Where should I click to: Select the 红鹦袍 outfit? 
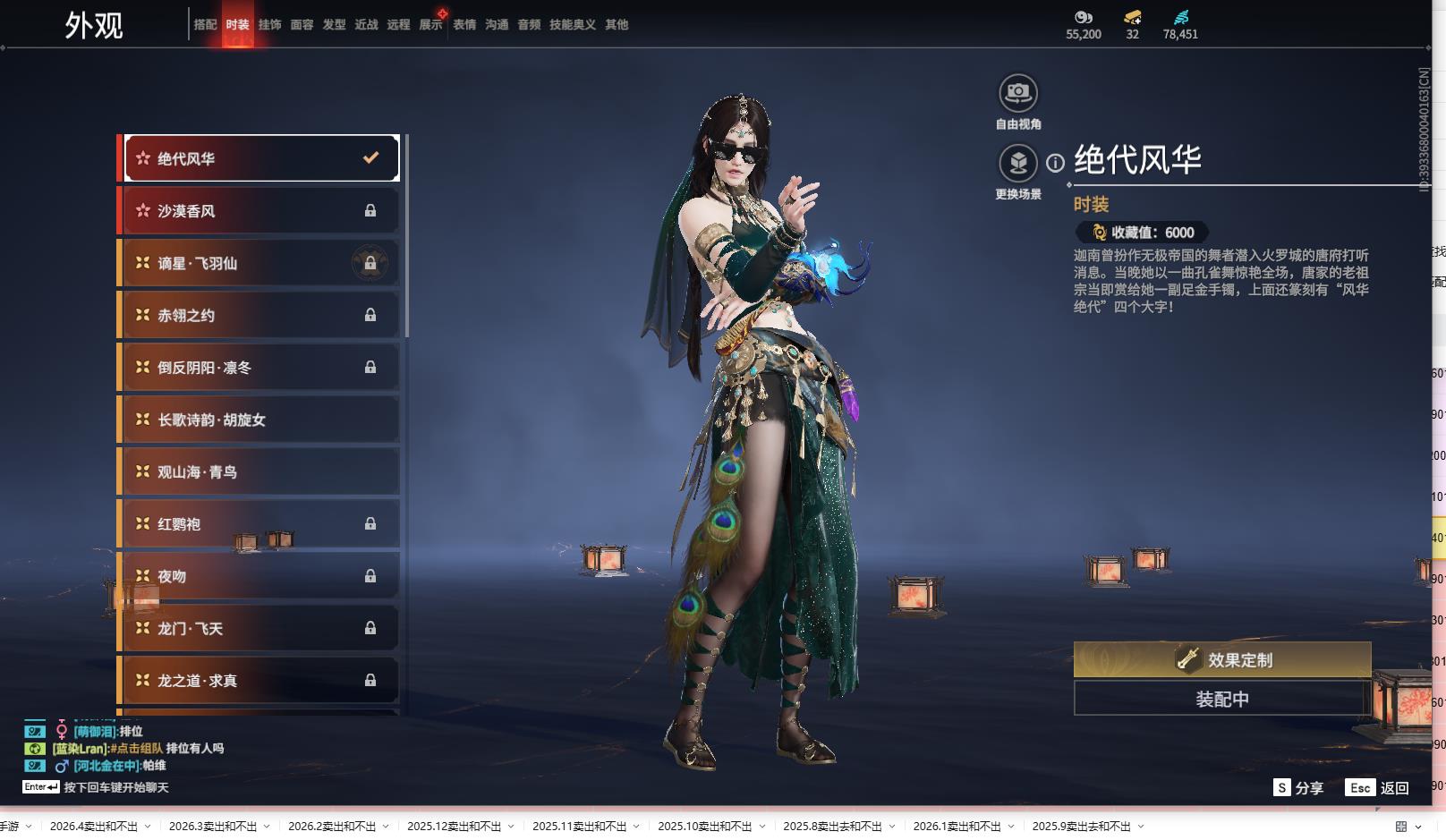pyautogui.click(x=259, y=524)
